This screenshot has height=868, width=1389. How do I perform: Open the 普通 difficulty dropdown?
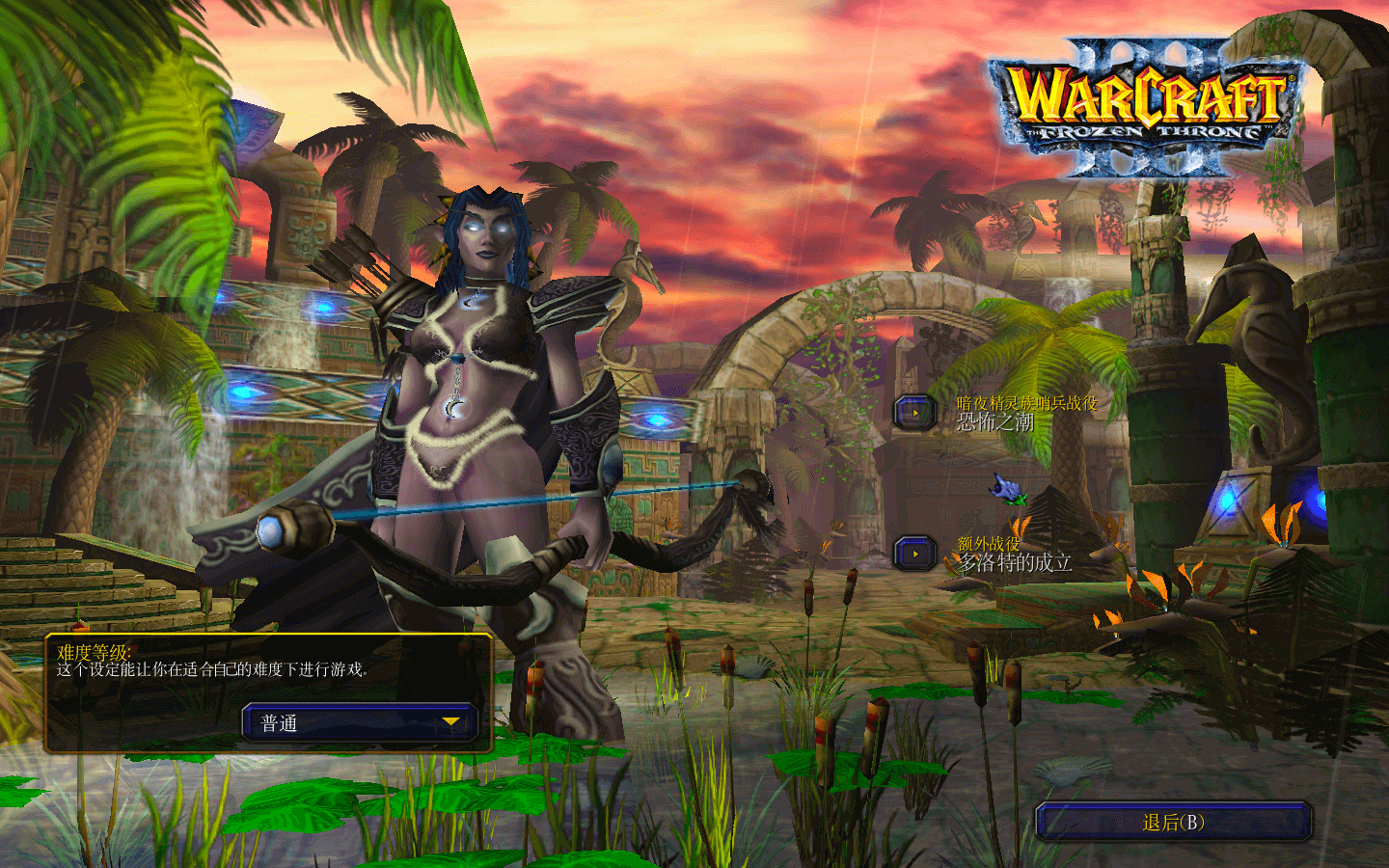360,722
